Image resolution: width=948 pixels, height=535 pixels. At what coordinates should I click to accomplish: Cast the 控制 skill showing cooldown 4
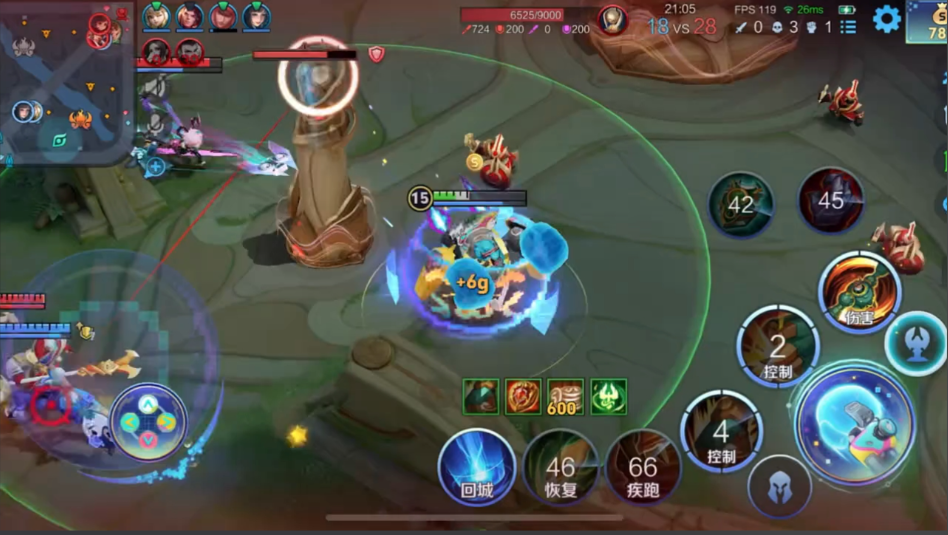(721, 431)
